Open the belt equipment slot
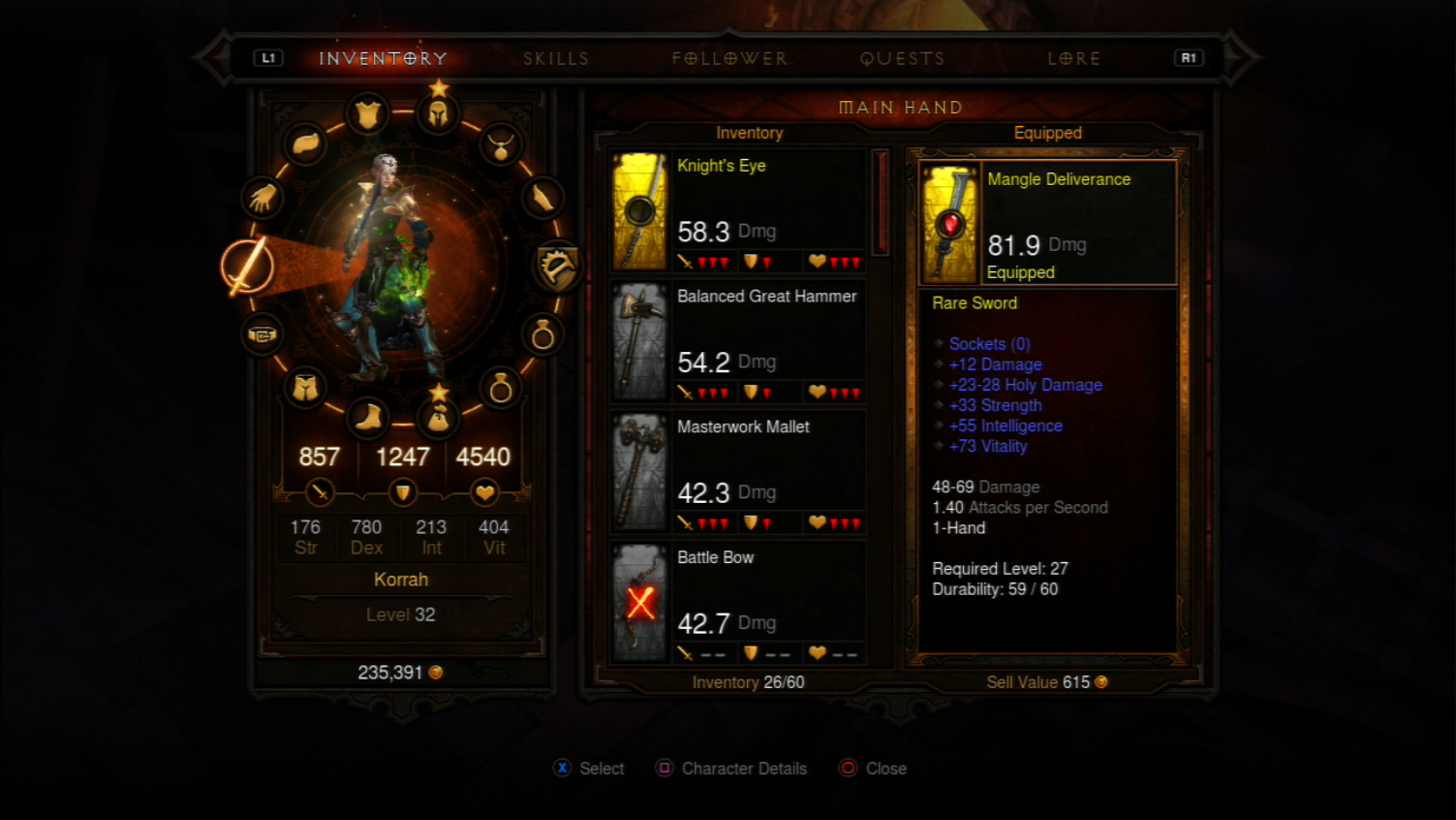The width and height of the screenshot is (1456, 820). (262, 335)
